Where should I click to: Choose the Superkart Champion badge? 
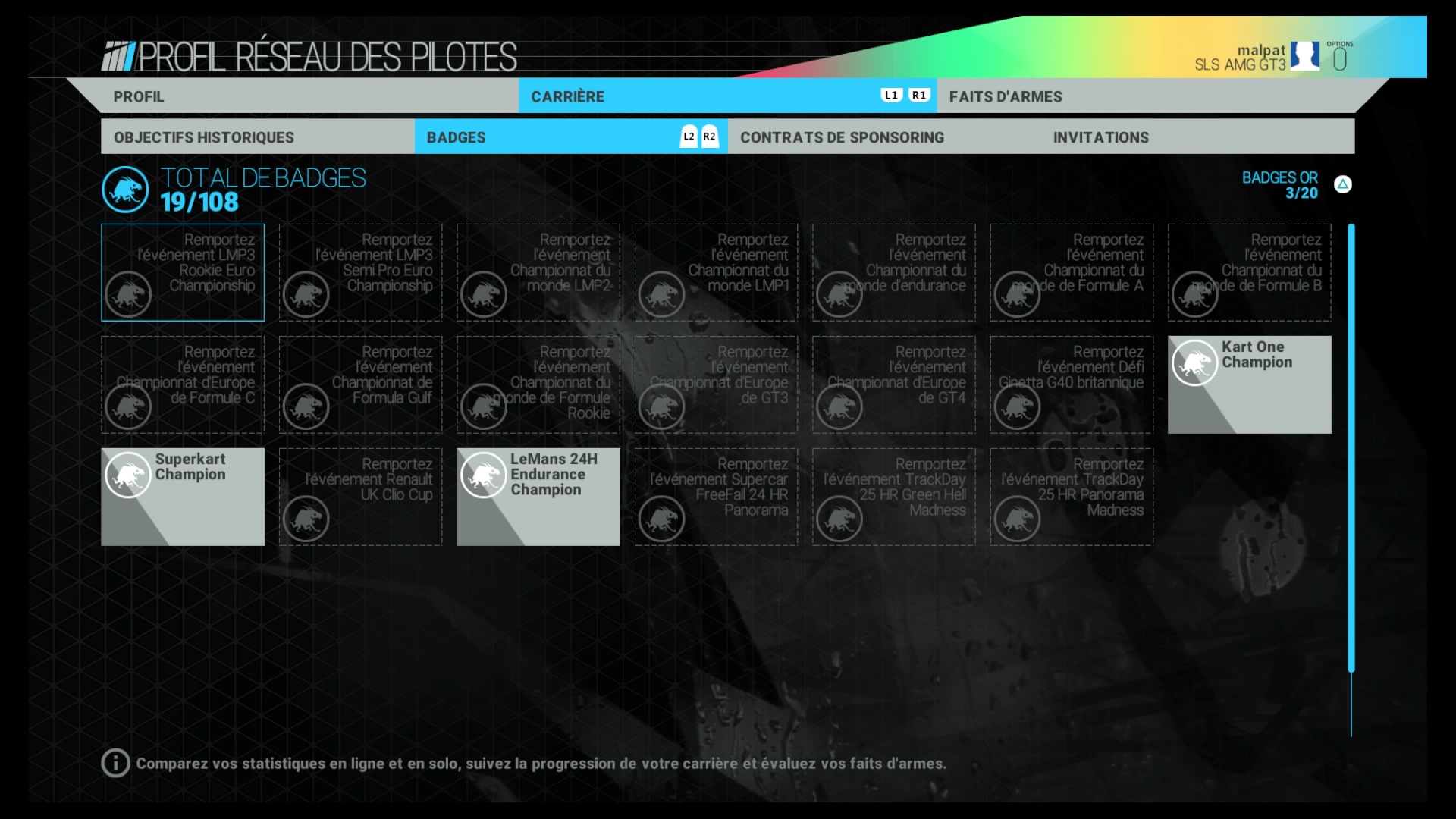point(183,497)
